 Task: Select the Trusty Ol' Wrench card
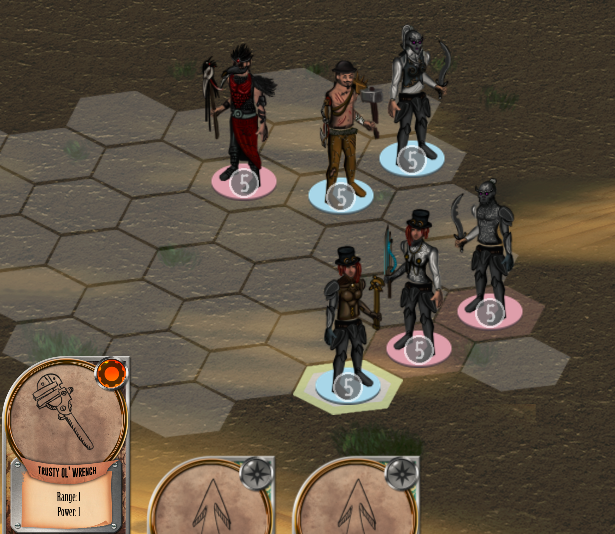point(66,440)
